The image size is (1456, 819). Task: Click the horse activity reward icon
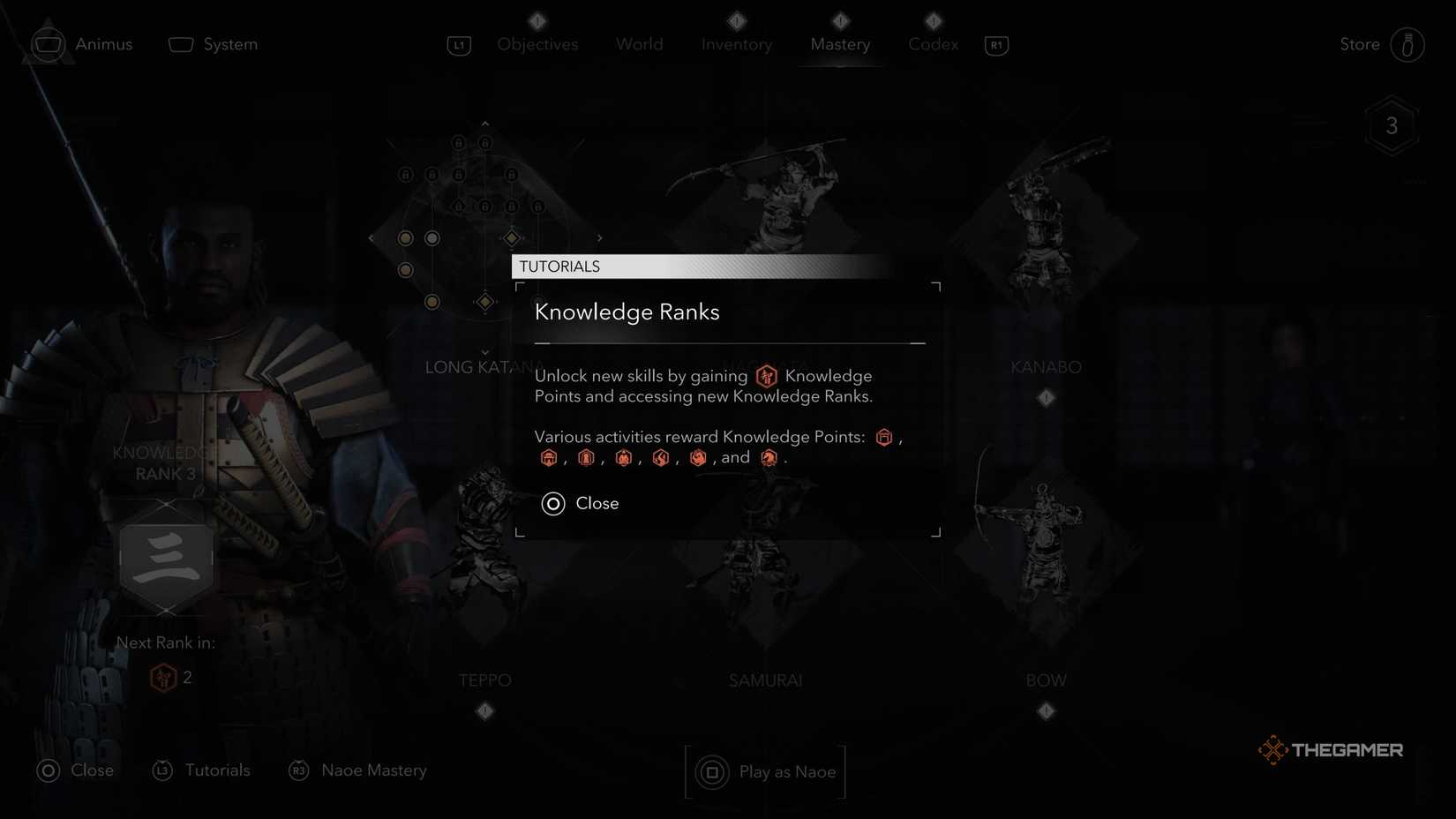point(769,457)
